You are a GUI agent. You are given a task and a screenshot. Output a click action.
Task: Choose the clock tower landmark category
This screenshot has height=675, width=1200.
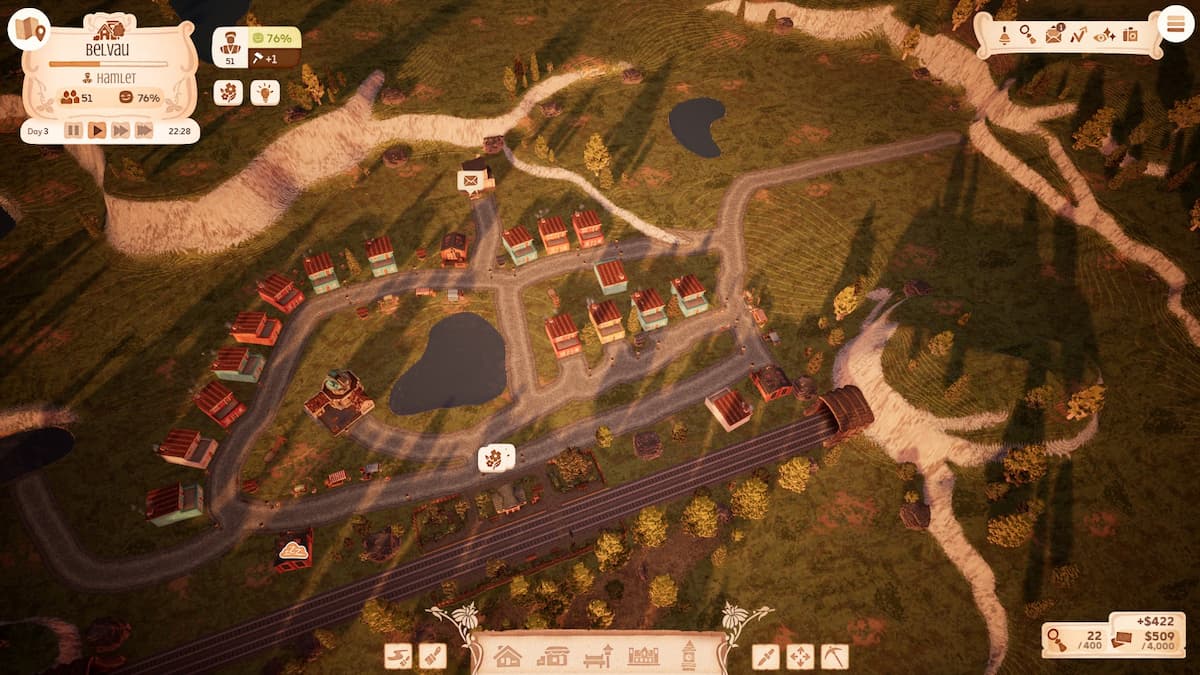pos(689,656)
